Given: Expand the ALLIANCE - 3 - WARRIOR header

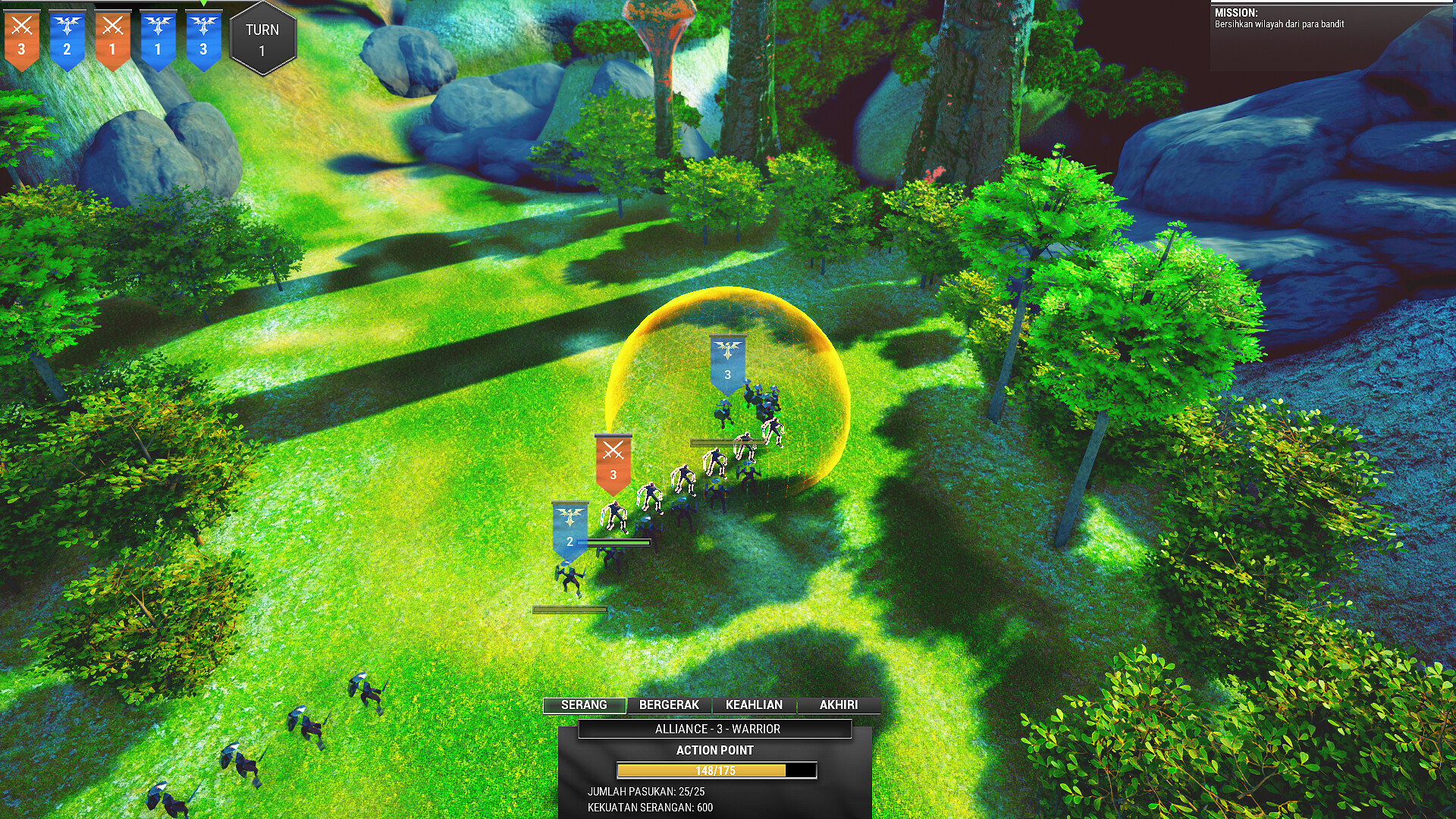Looking at the screenshot, I should click(717, 729).
